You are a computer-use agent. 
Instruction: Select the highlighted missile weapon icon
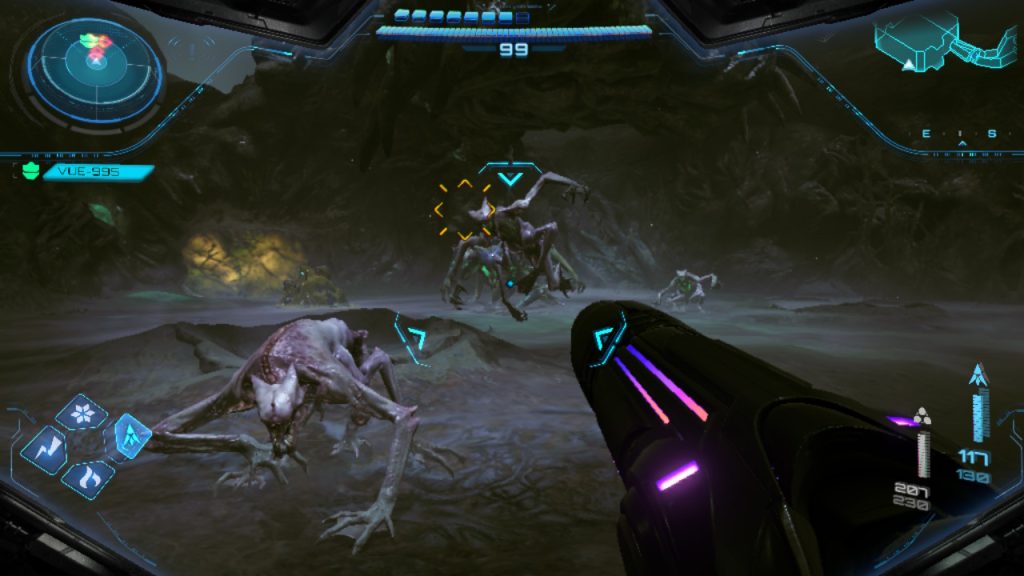(130, 434)
